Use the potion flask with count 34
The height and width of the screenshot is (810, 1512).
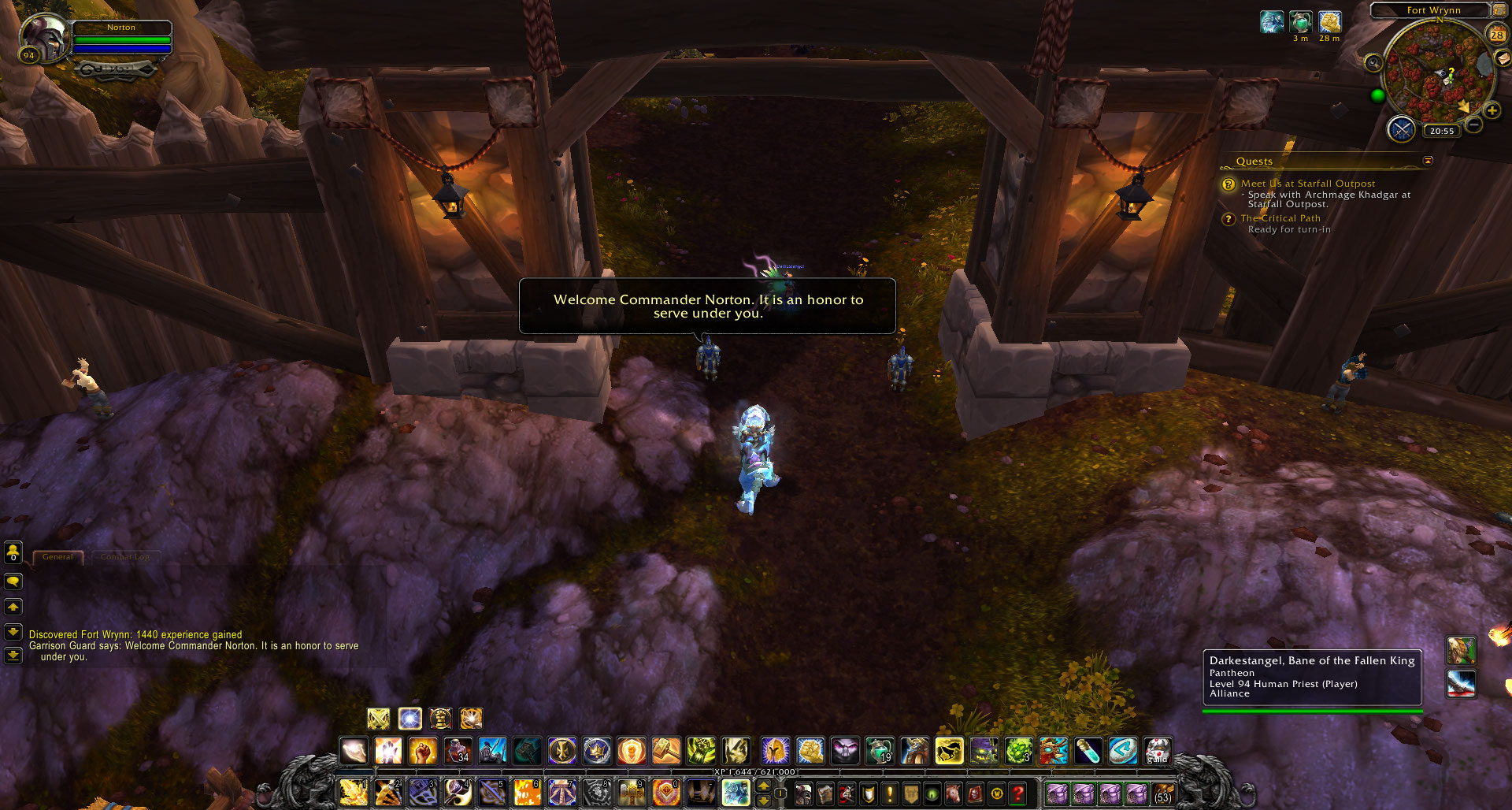coord(458,751)
